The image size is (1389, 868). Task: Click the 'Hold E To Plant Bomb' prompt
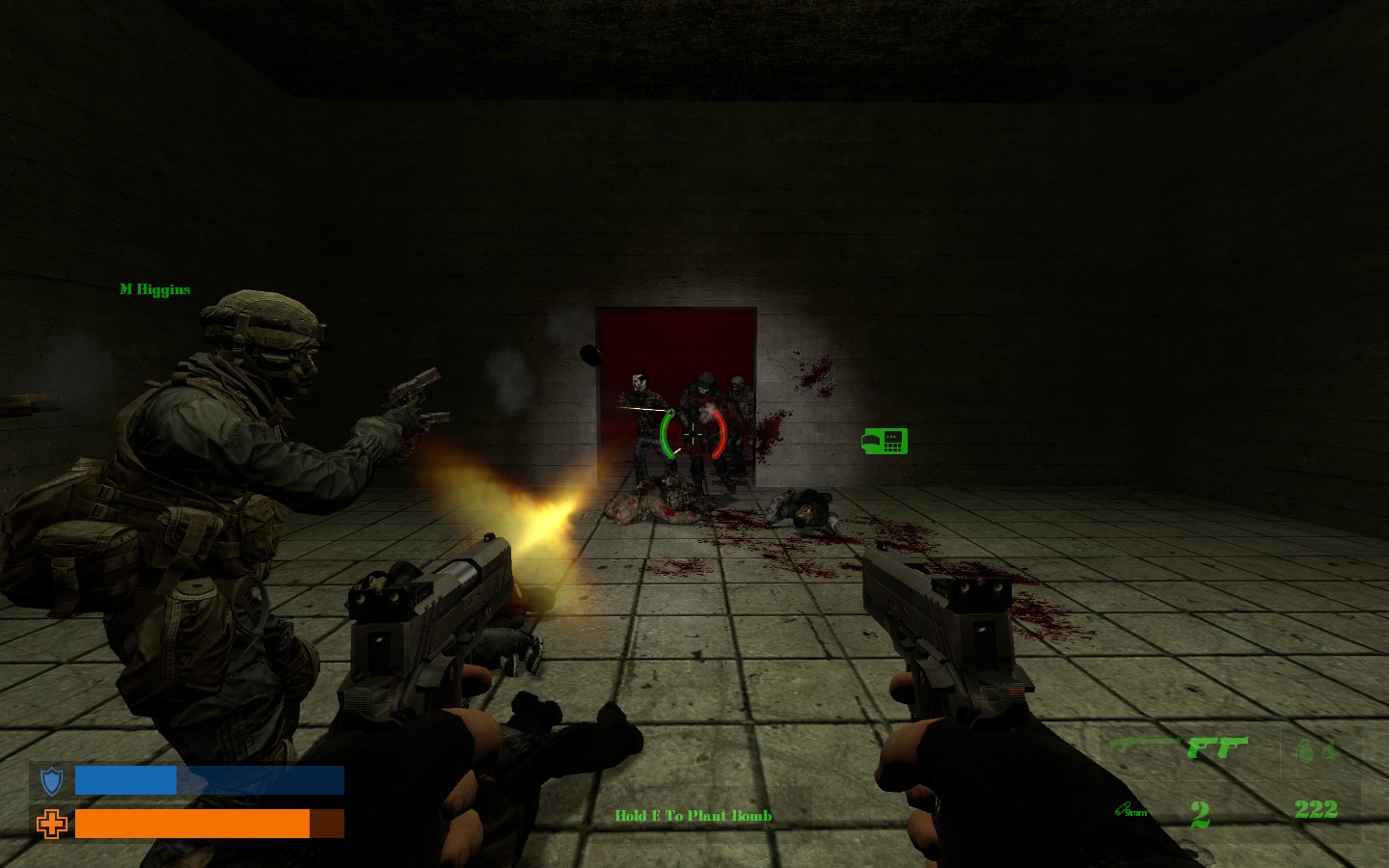tap(693, 815)
